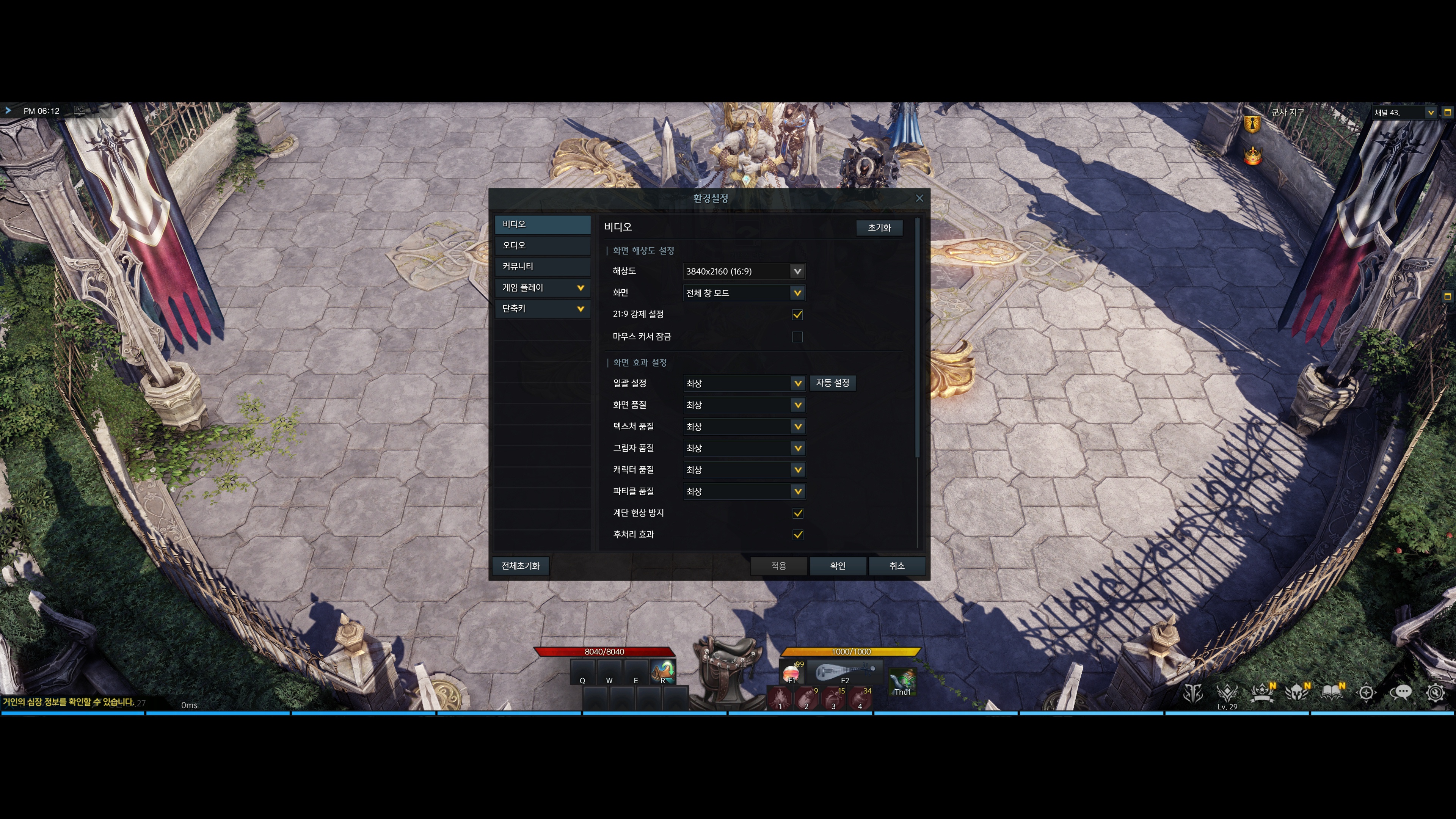Expand the 게임 플레이 category

(x=542, y=288)
